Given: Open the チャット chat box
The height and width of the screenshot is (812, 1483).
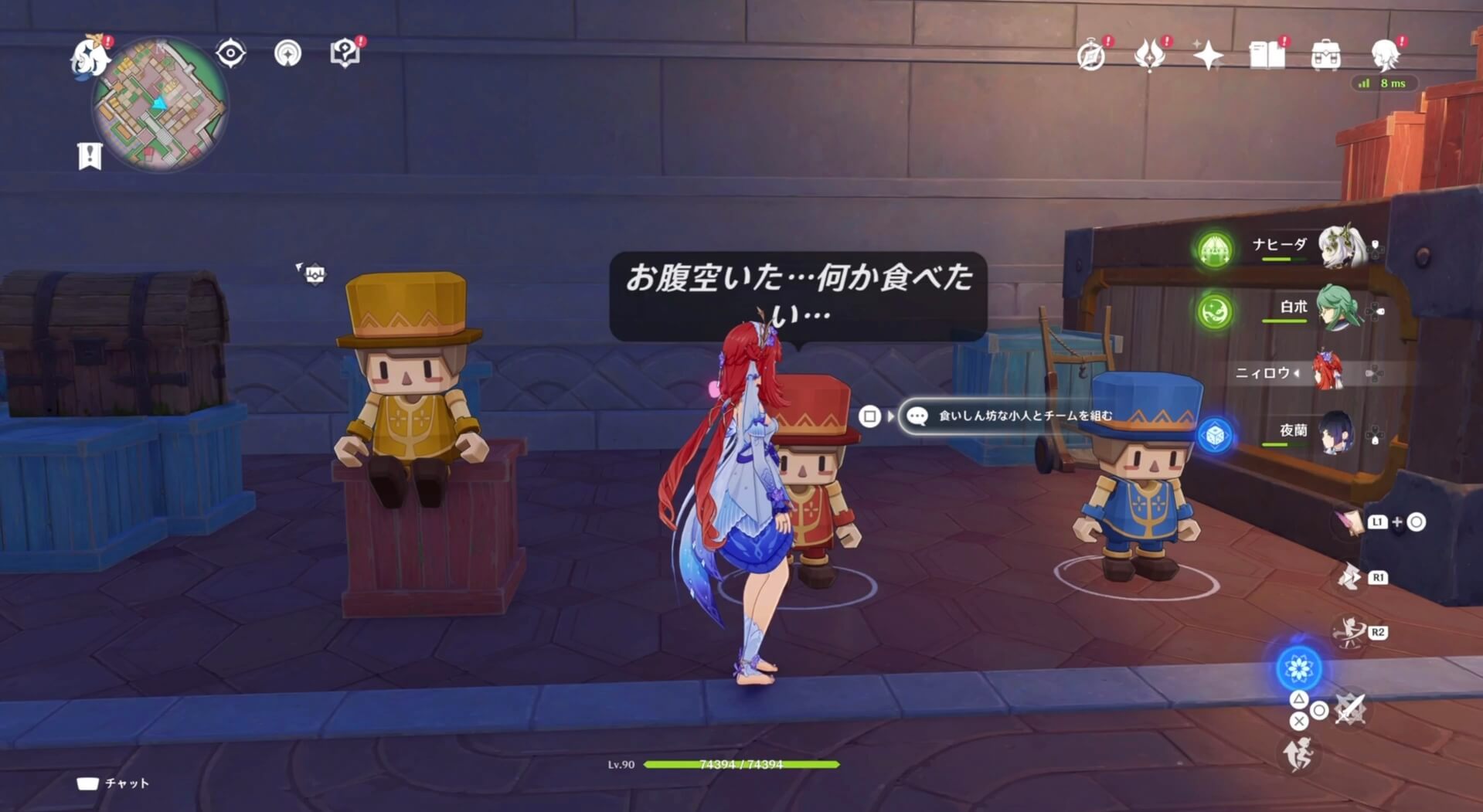Looking at the screenshot, I should pos(112,784).
